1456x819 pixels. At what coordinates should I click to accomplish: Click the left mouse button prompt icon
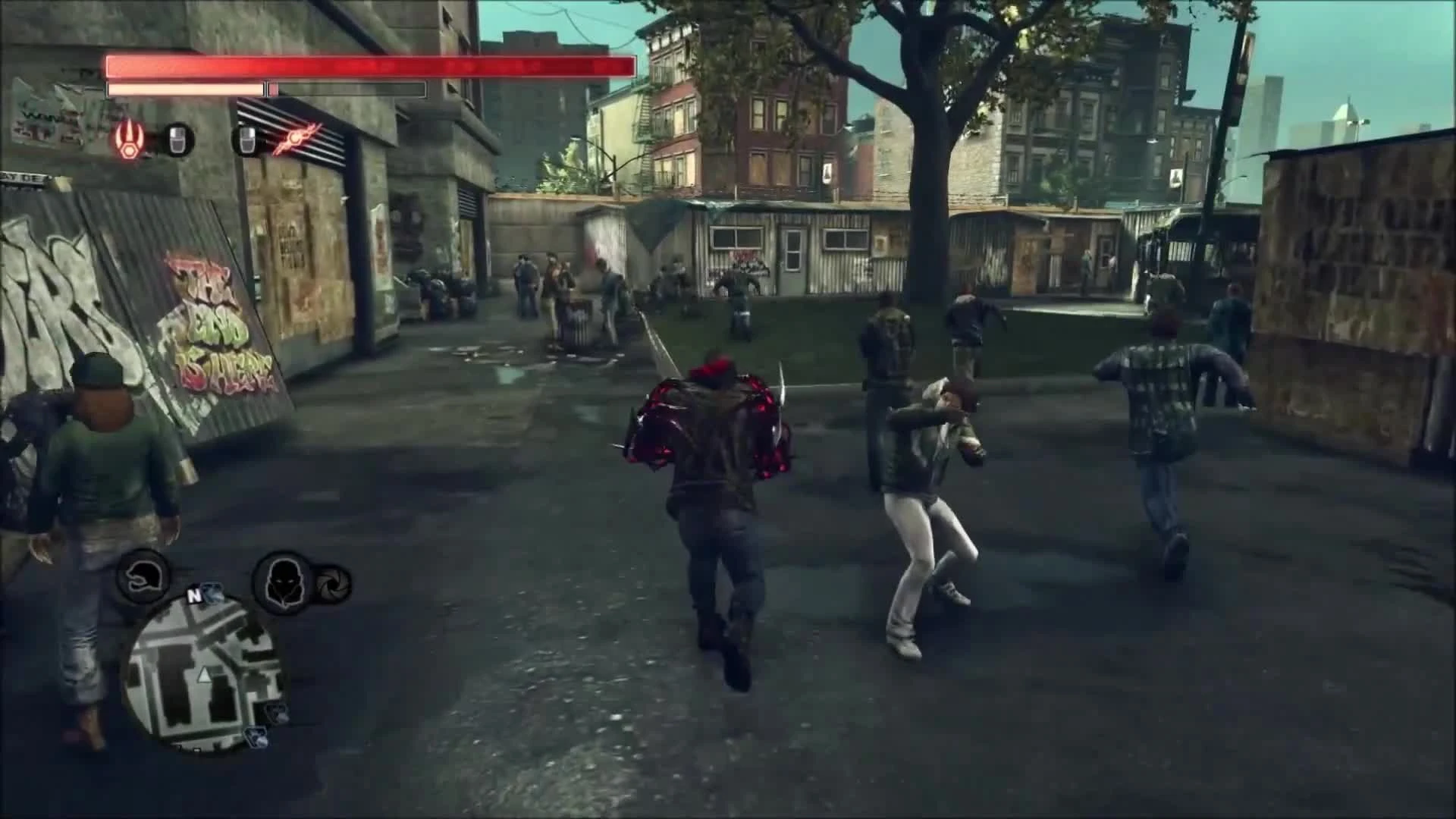(x=180, y=139)
